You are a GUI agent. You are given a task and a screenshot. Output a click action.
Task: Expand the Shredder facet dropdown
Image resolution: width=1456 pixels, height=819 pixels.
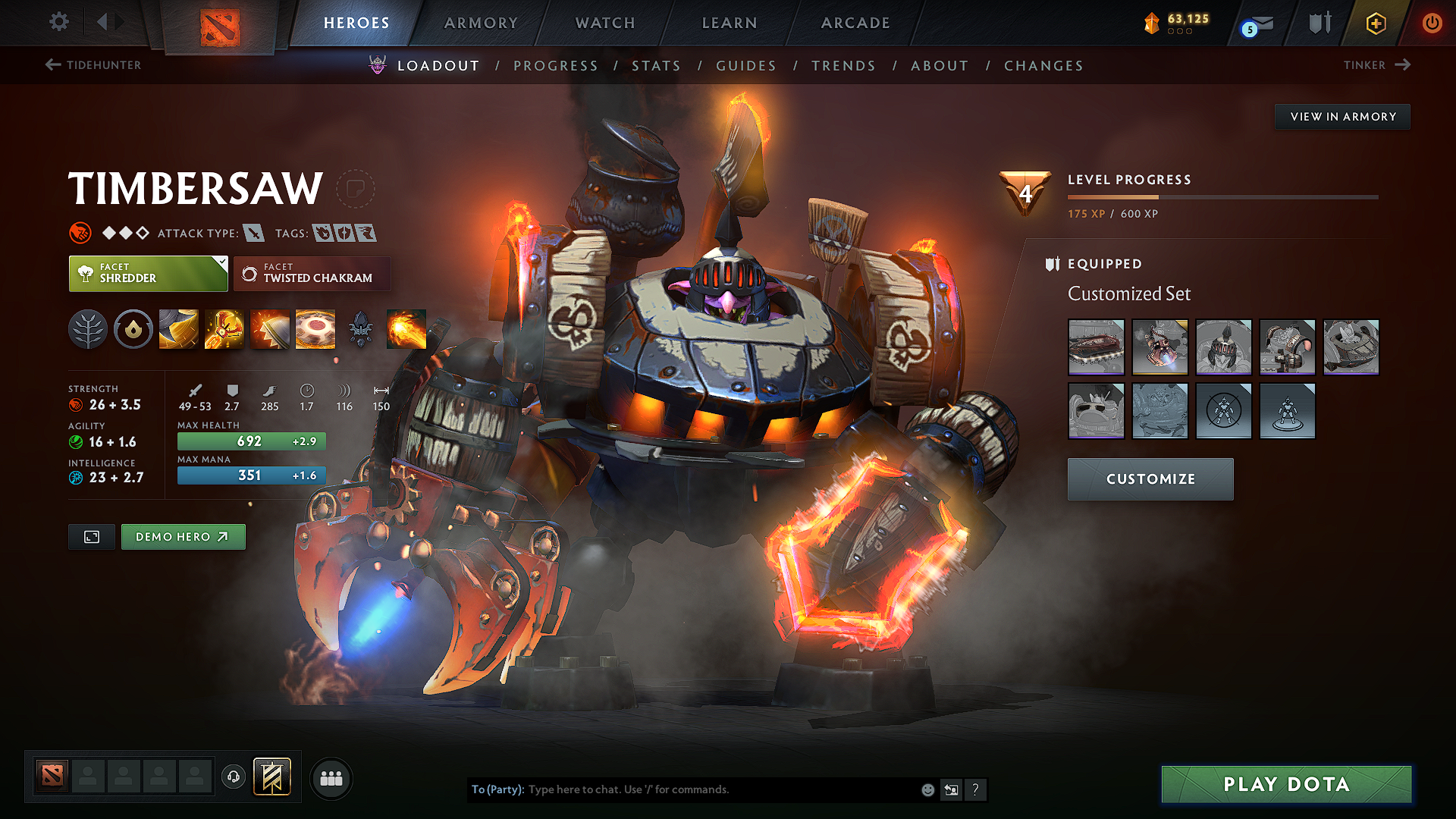point(221,264)
